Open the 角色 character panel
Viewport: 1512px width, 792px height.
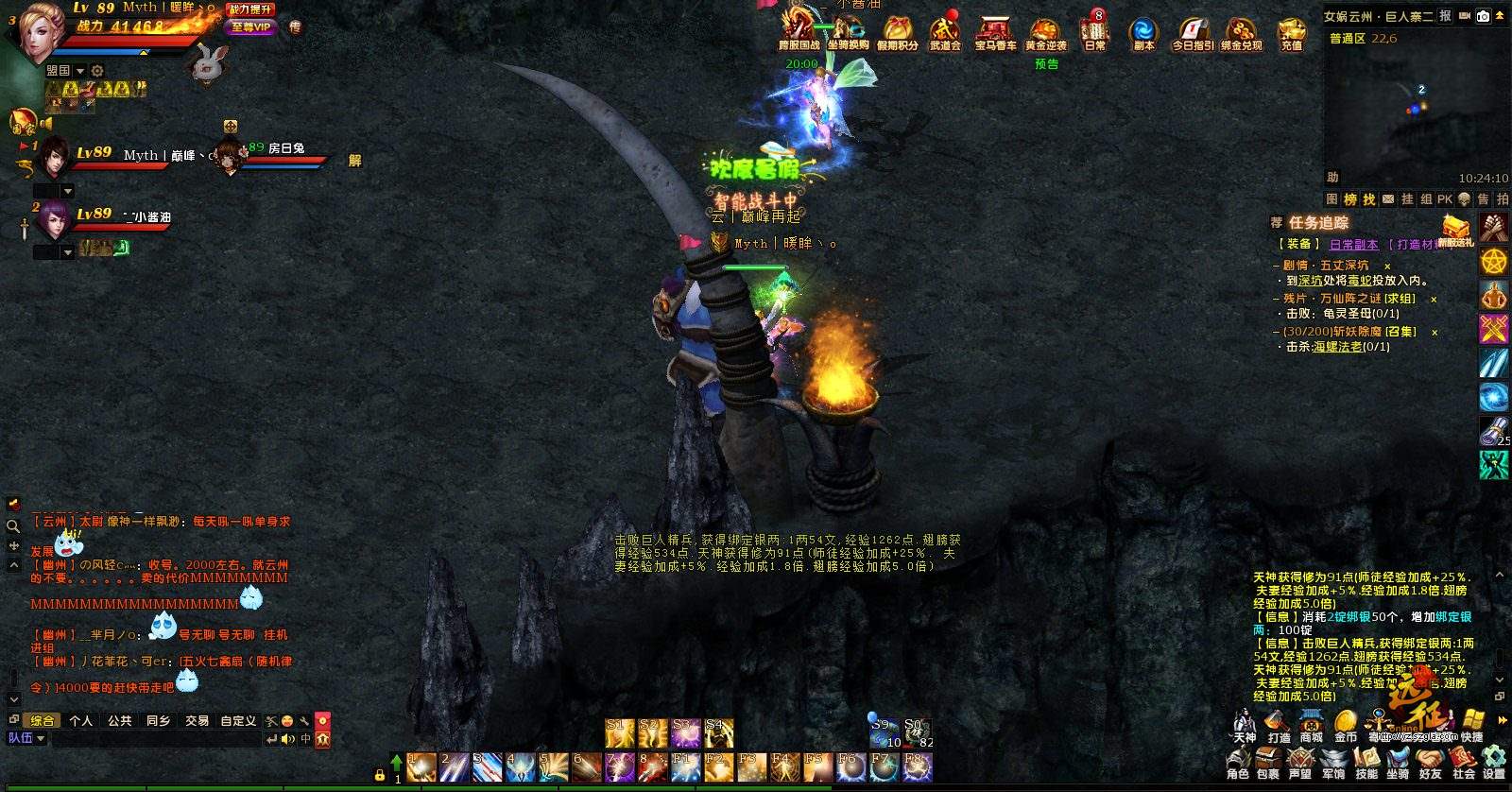pyautogui.click(x=1238, y=762)
